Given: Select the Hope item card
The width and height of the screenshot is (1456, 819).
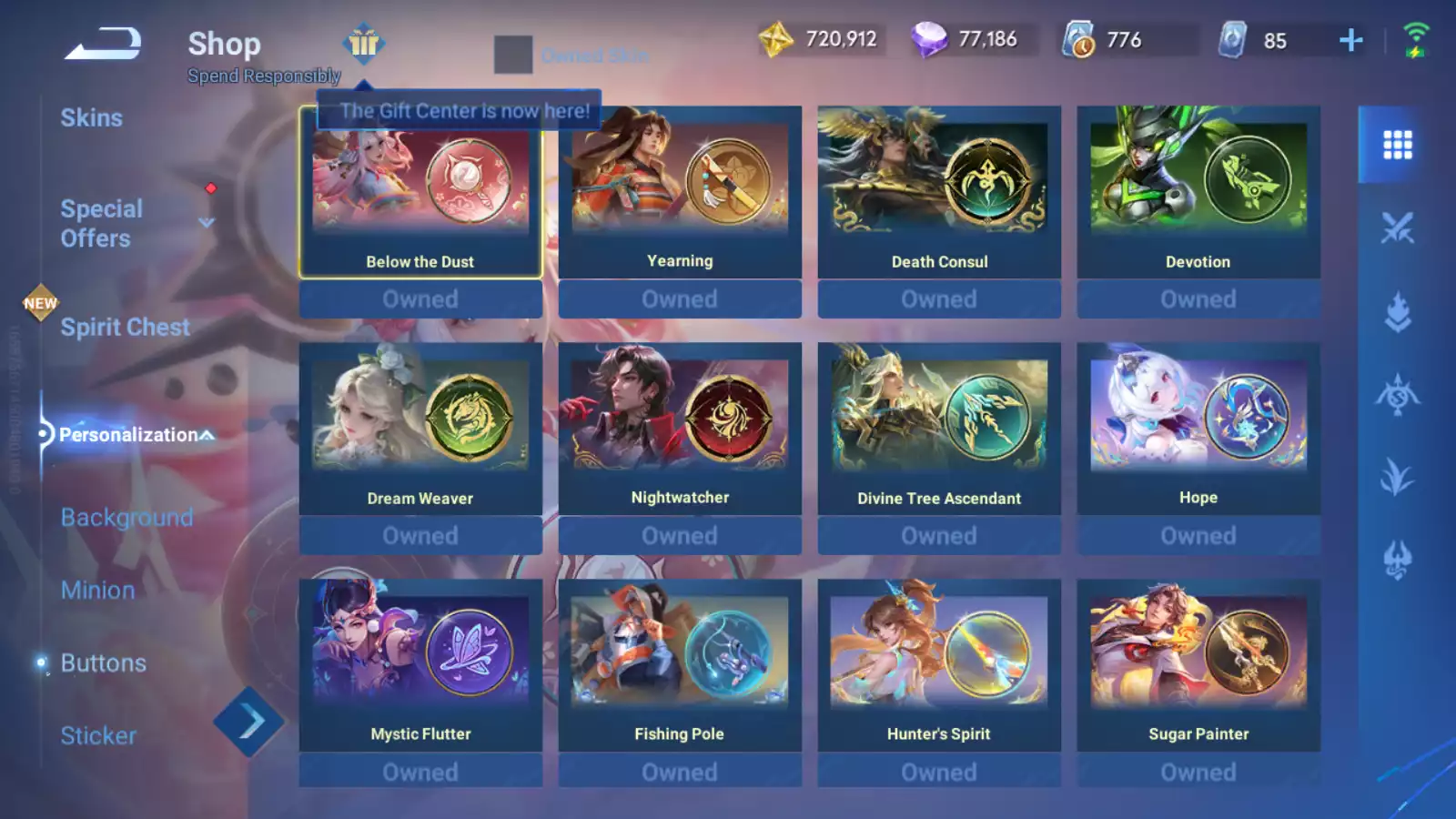Looking at the screenshot, I should tap(1198, 430).
